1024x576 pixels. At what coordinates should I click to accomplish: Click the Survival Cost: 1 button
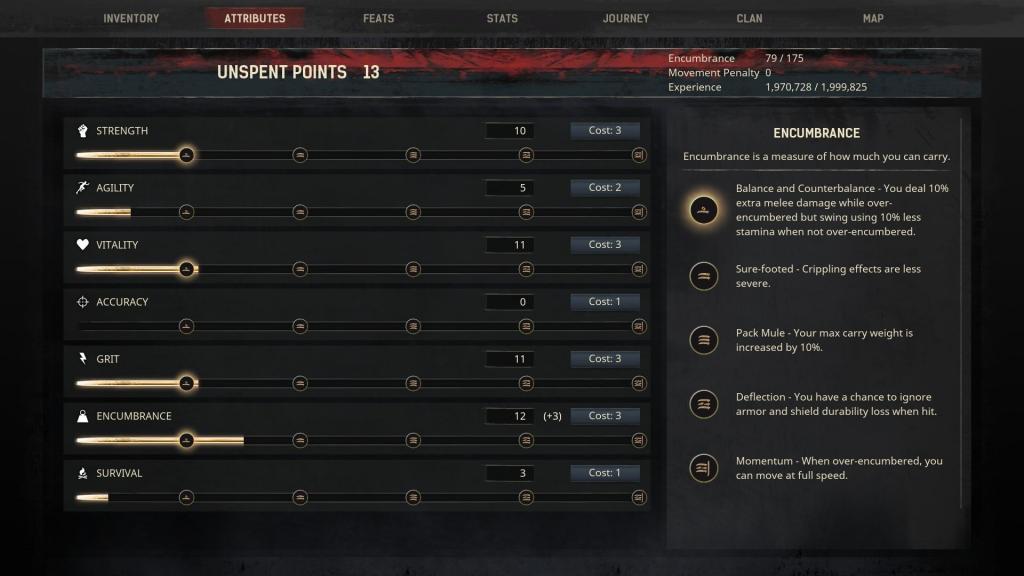604,473
